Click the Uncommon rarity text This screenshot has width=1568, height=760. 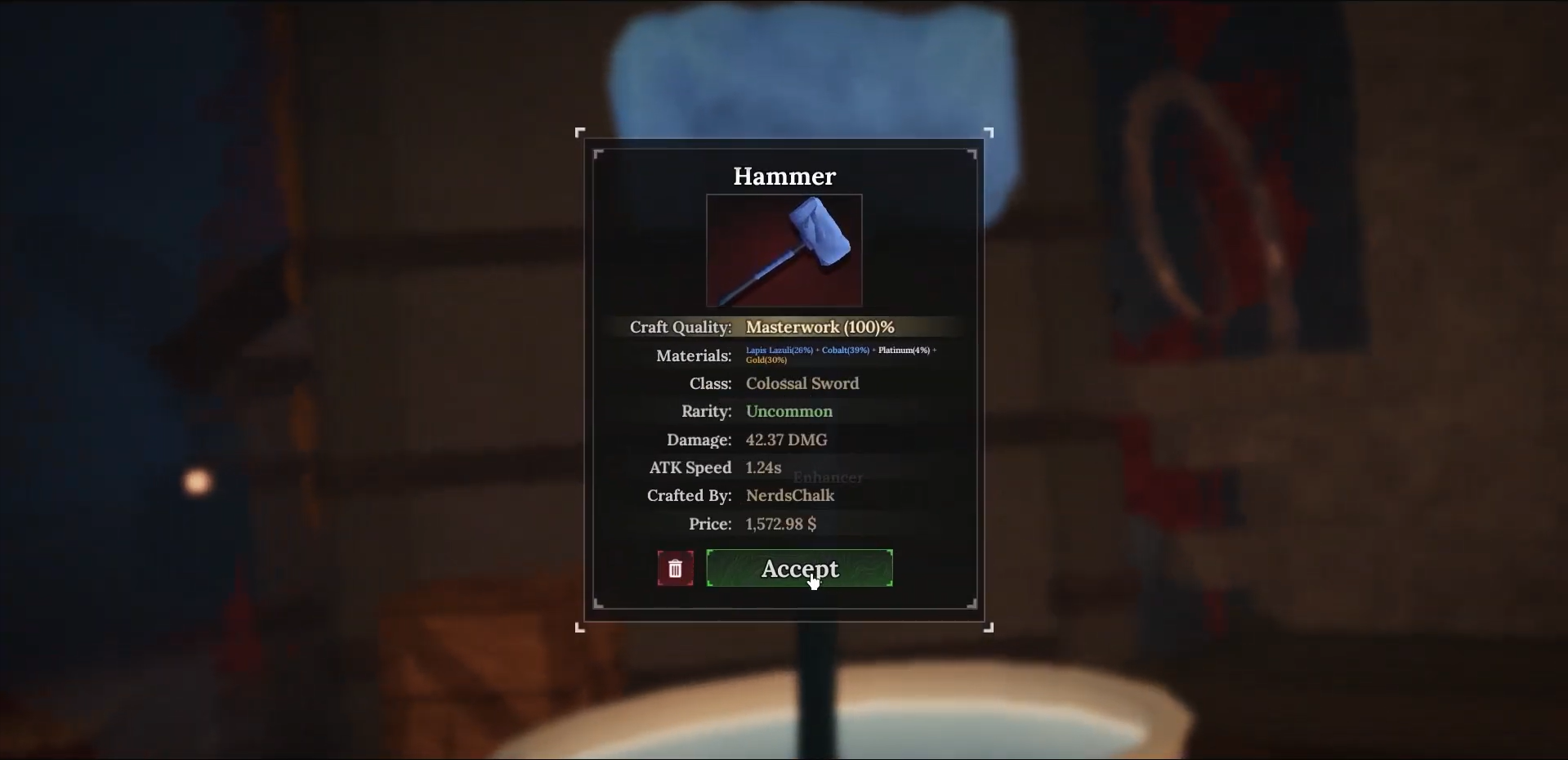pos(788,411)
